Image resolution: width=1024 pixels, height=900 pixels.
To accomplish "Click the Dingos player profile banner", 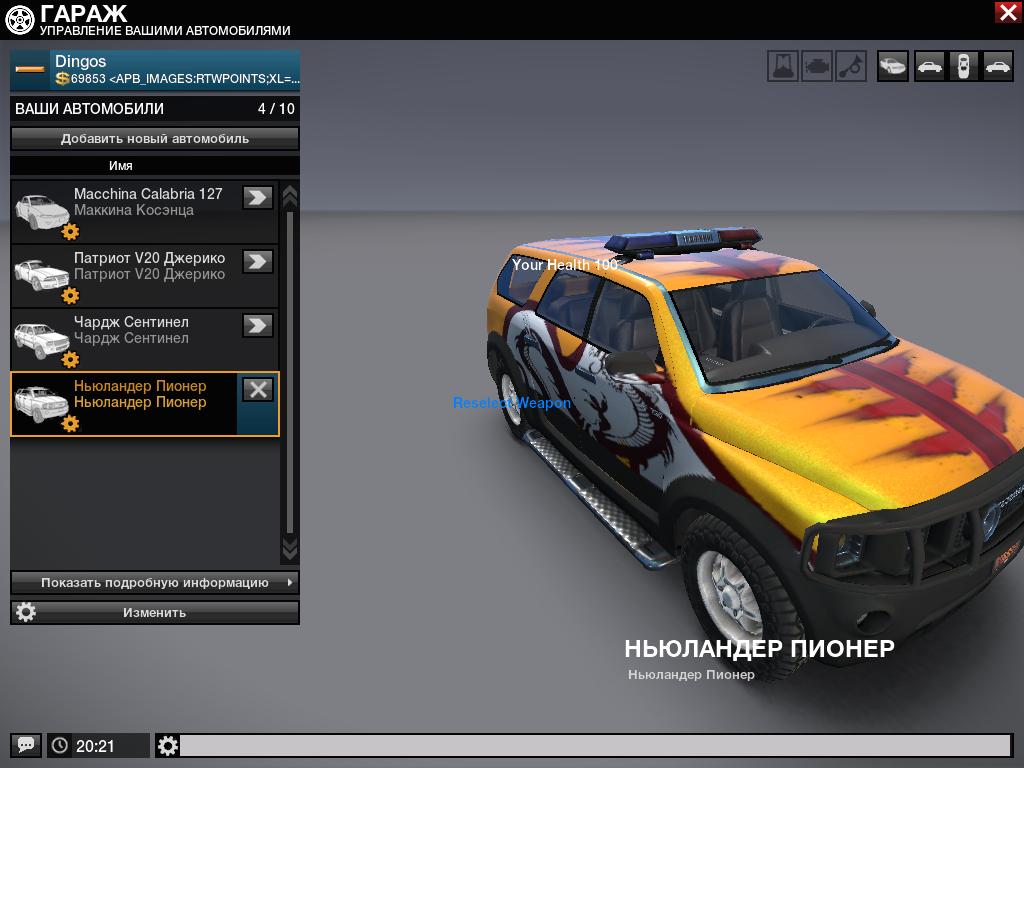I will pos(155,70).
